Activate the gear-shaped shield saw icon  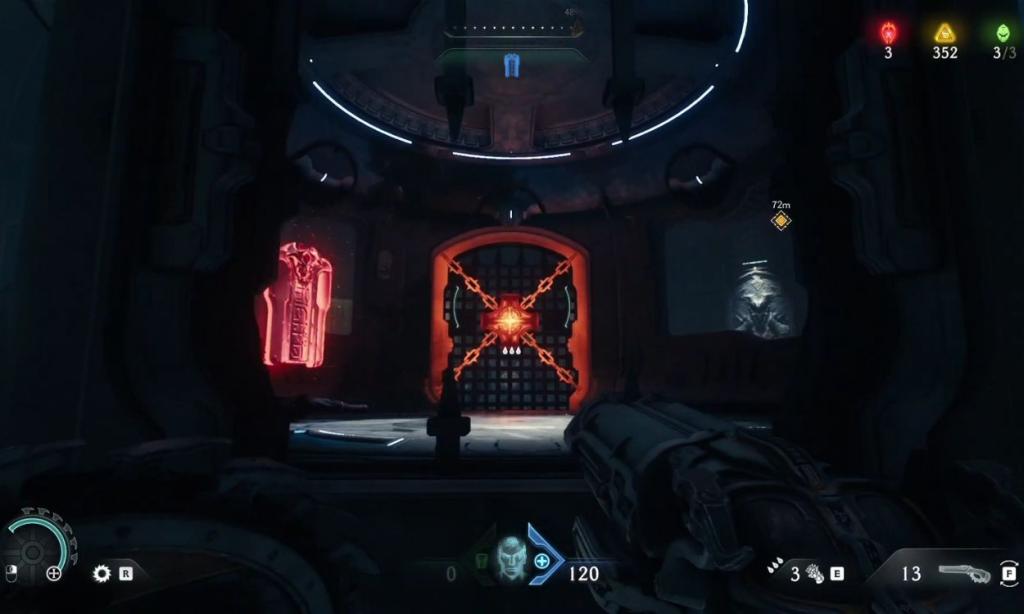coord(101,573)
